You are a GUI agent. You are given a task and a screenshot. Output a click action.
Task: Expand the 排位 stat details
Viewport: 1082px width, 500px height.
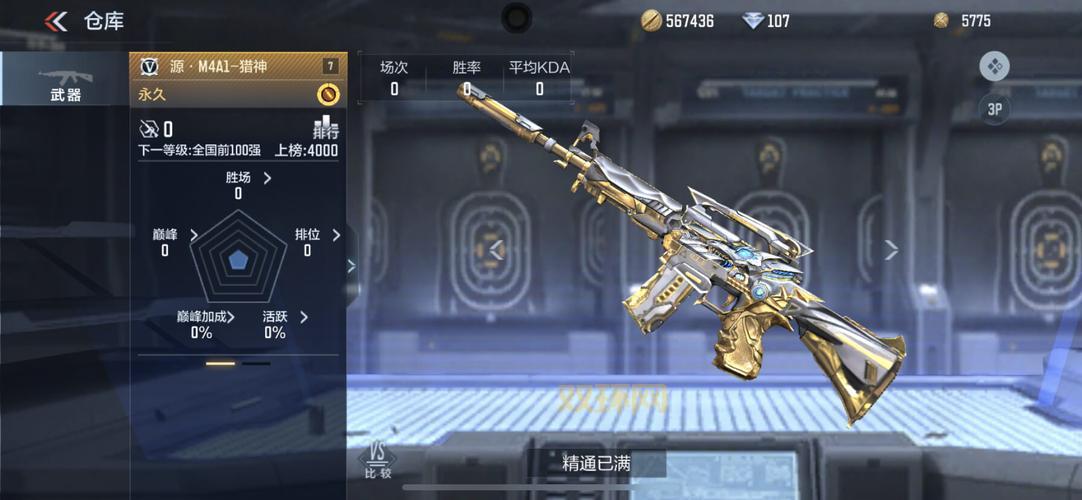[x=336, y=235]
